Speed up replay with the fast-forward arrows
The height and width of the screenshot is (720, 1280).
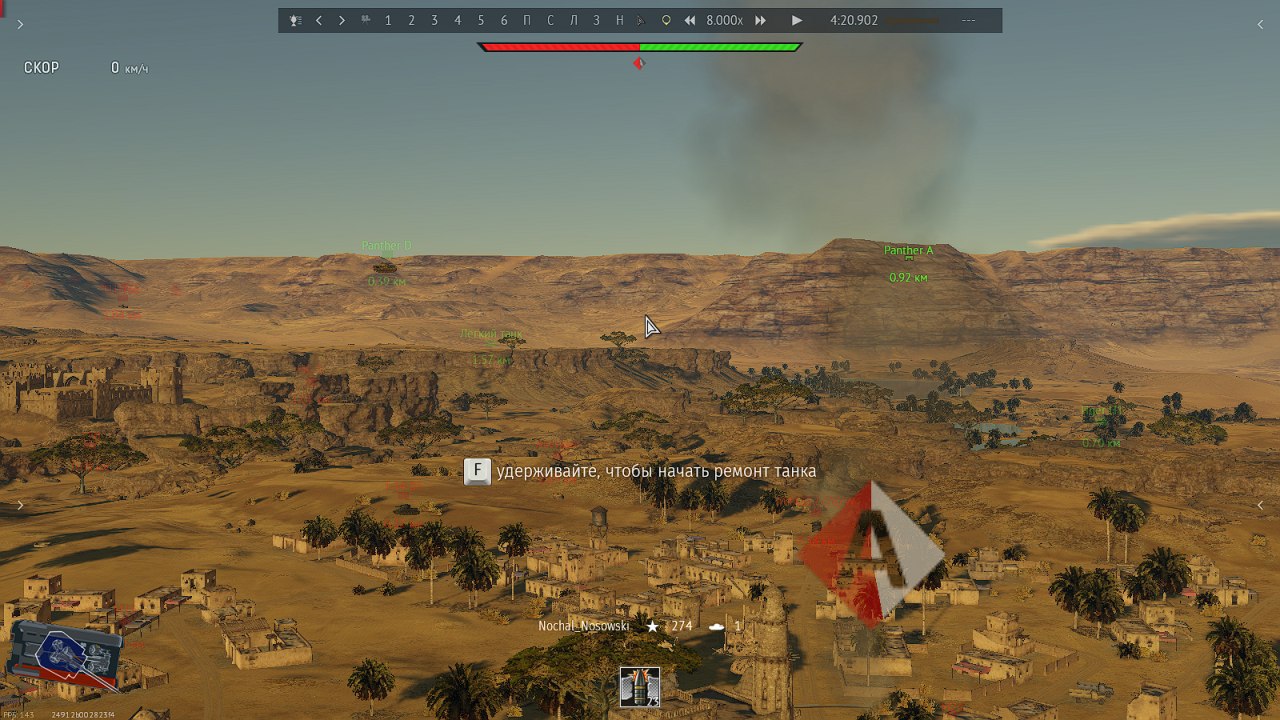(761, 20)
